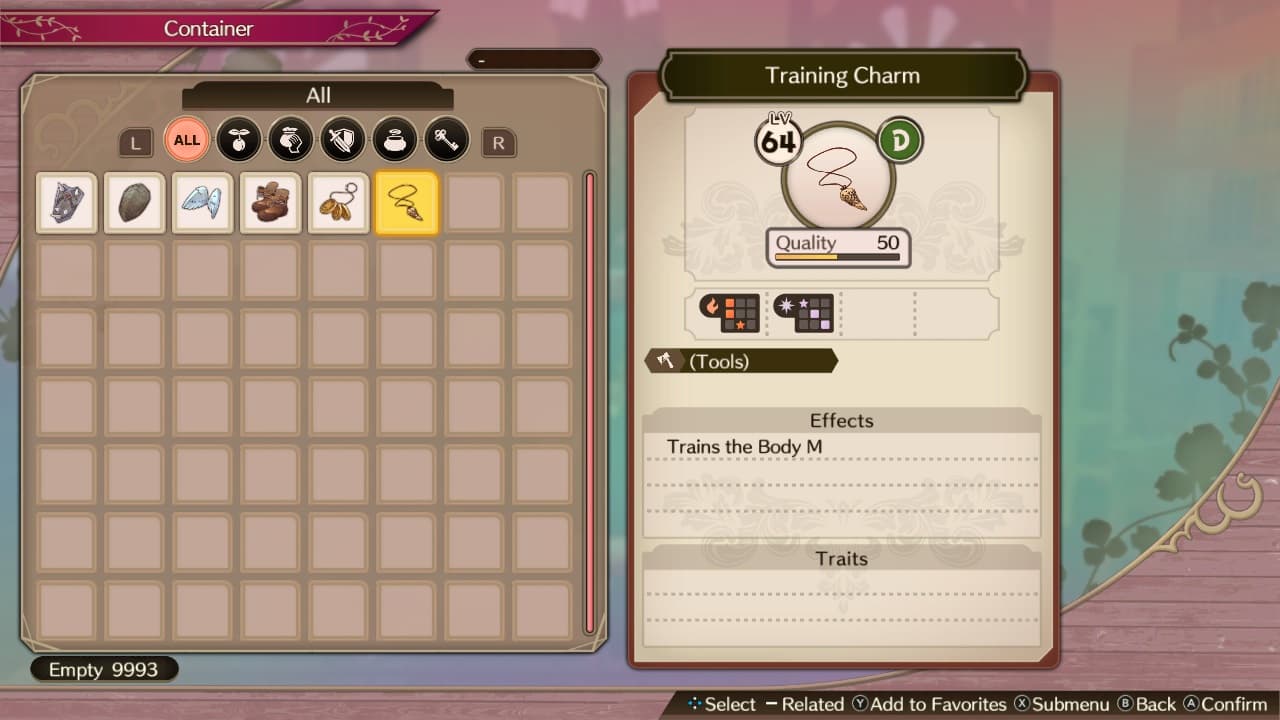Select the pot usable-items filter icon

394,140
